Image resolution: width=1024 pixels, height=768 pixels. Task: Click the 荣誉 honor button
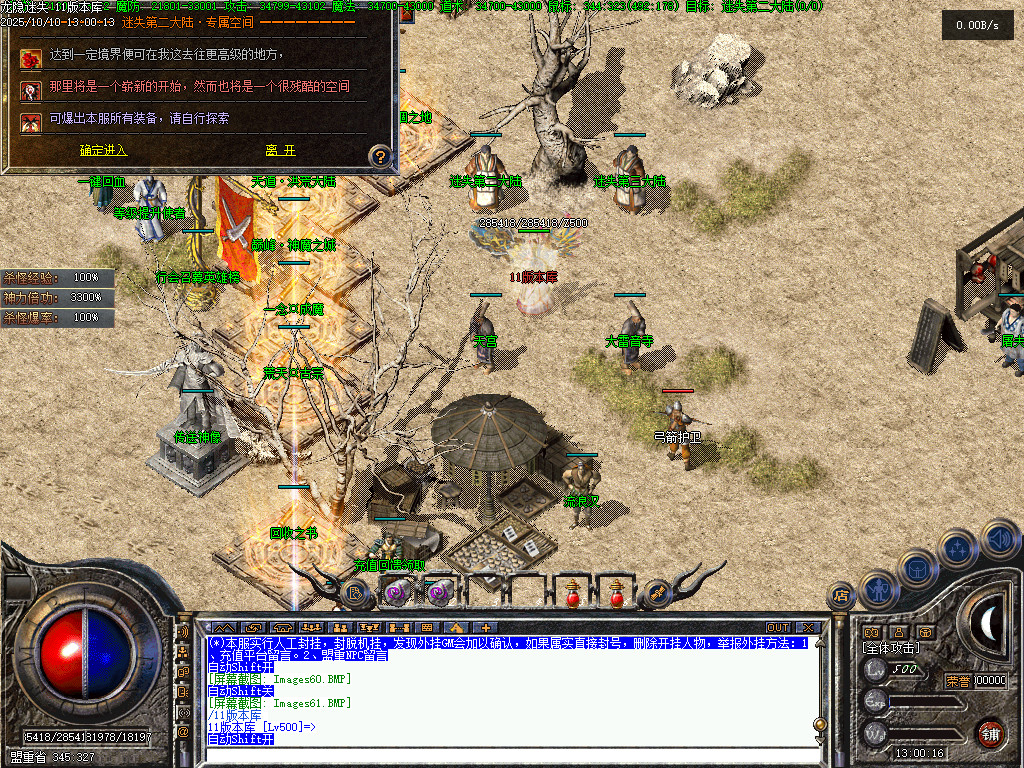pyautogui.click(x=958, y=681)
